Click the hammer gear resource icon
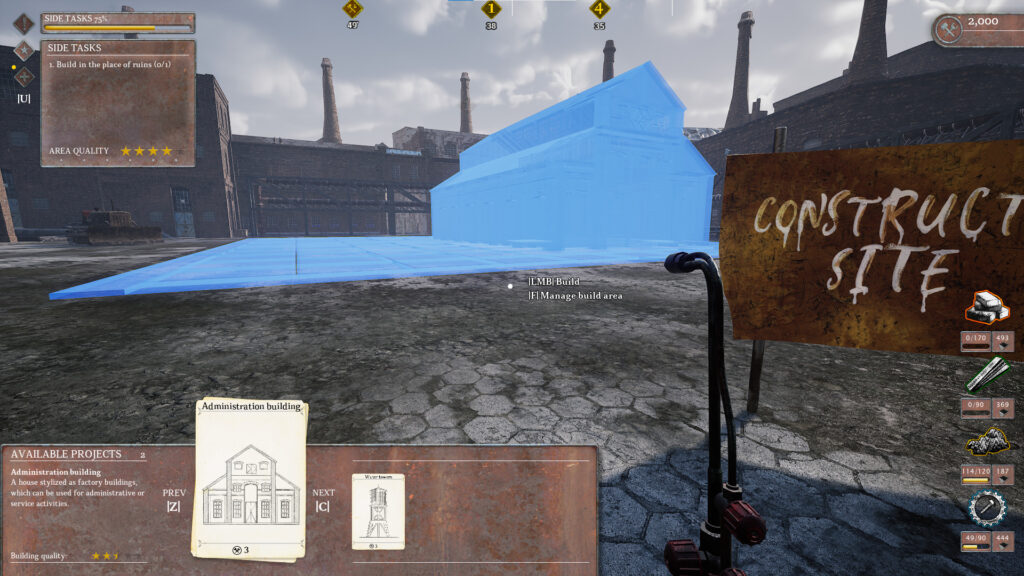The height and width of the screenshot is (576, 1024). 986,509
